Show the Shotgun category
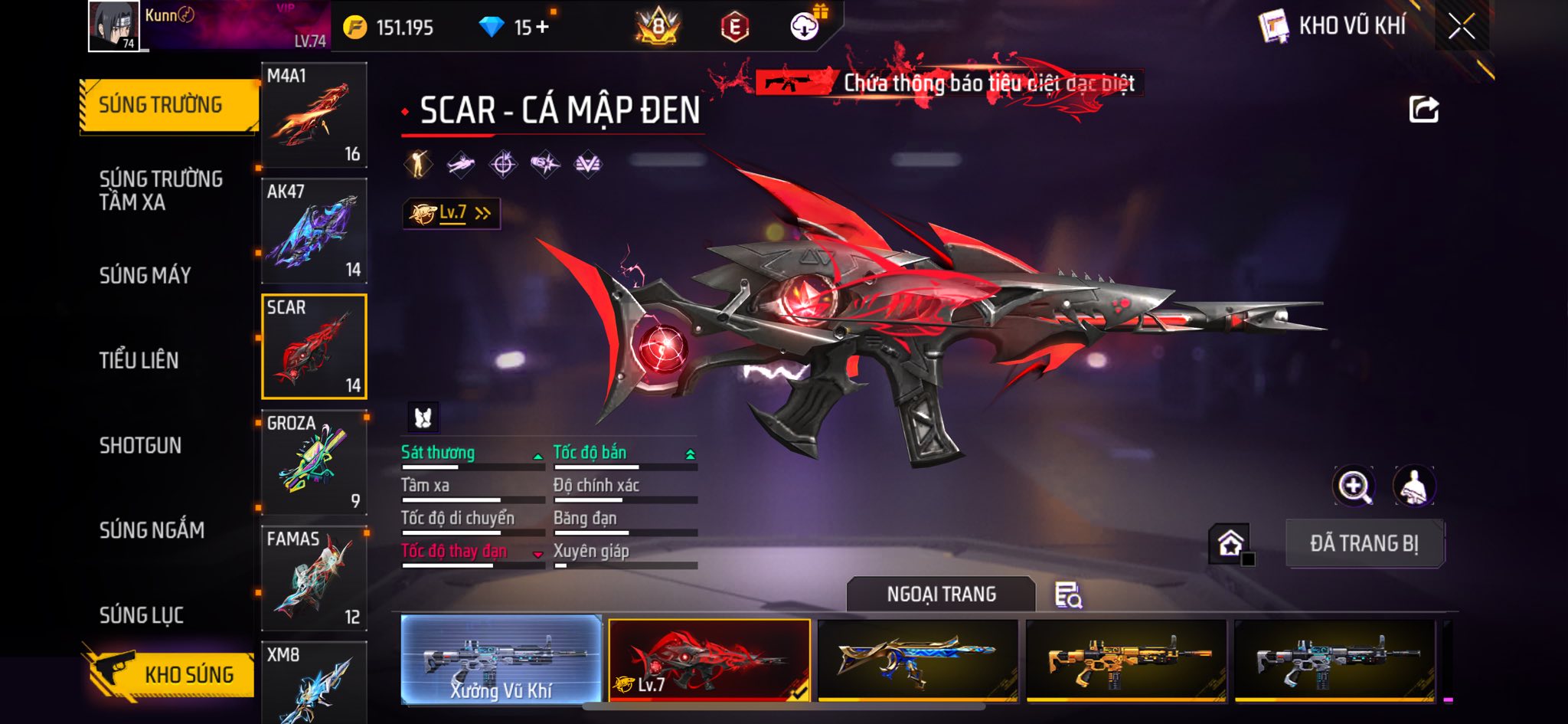Image resolution: width=1568 pixels, height=724 pixels. click(140, 445)
